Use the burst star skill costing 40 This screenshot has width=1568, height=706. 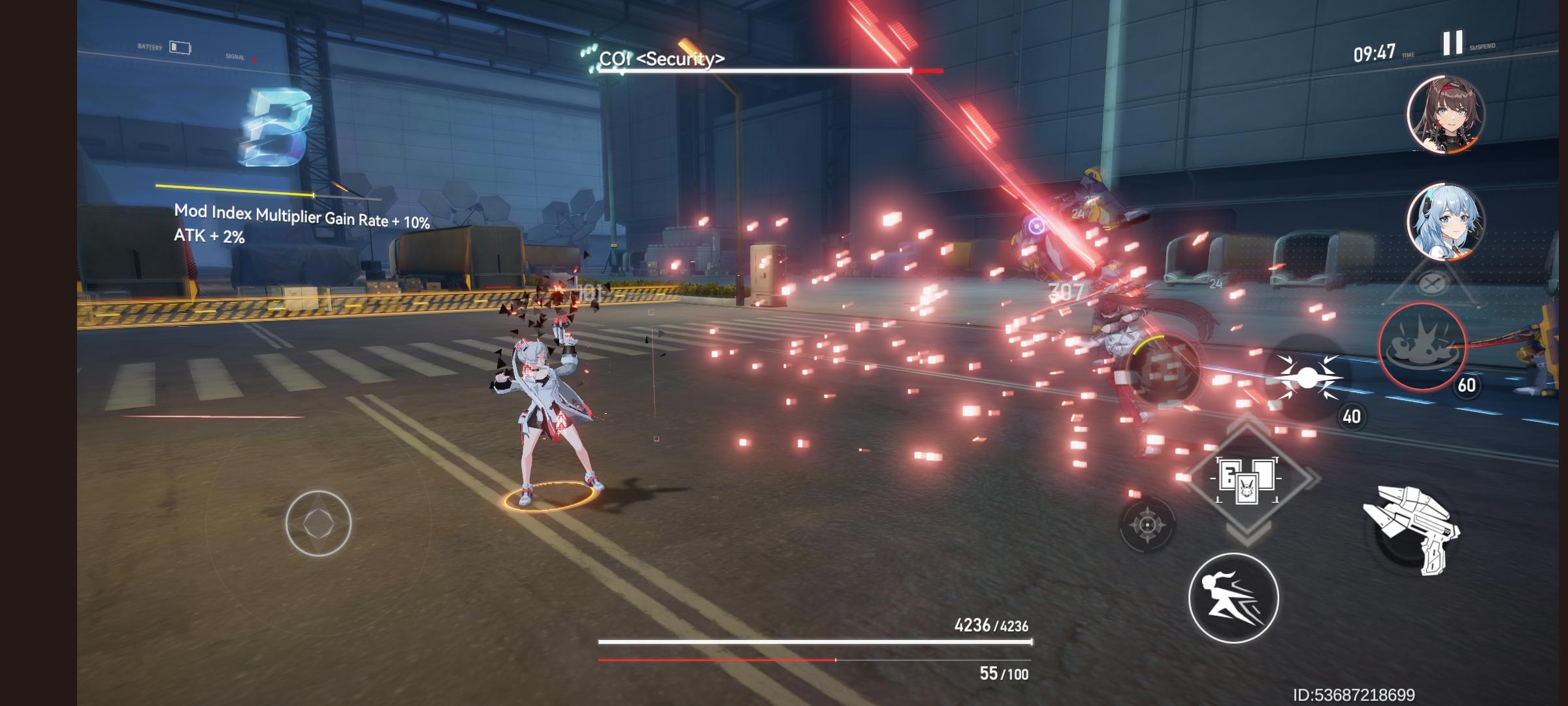coord(1307,378)
